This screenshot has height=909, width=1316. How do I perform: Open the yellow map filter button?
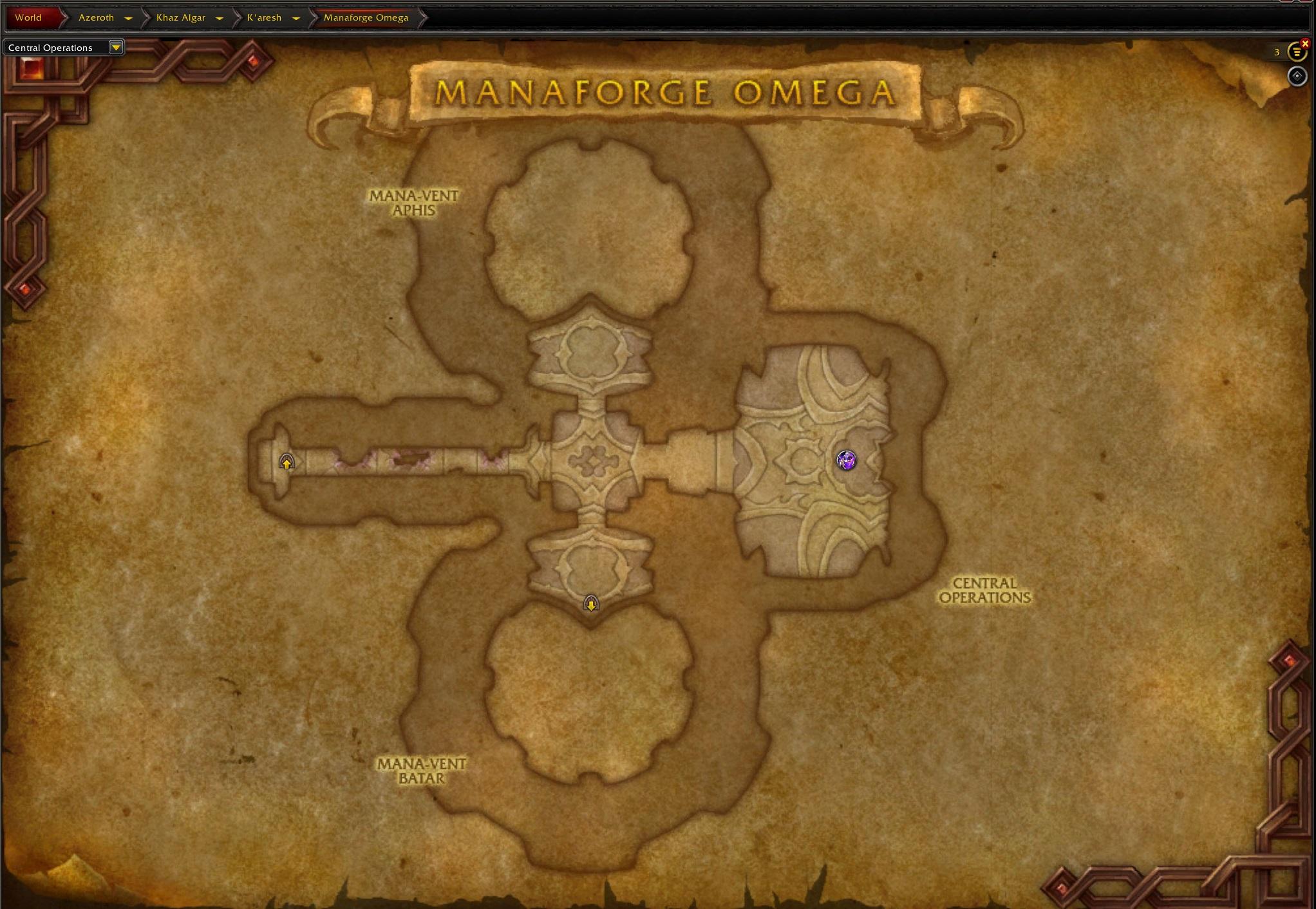1295,52
